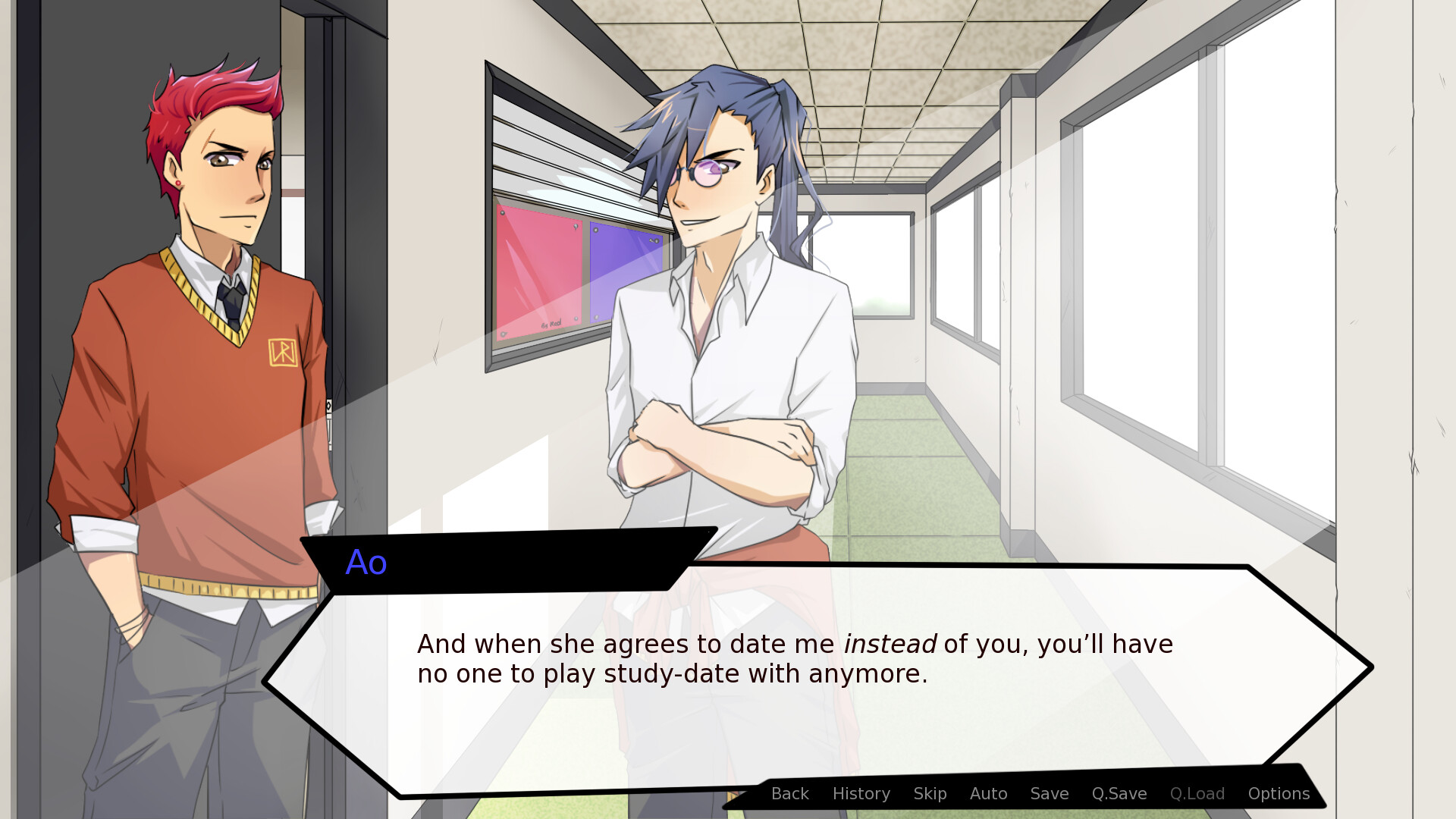Go back to the previous dialogue line

click(789, 793)
